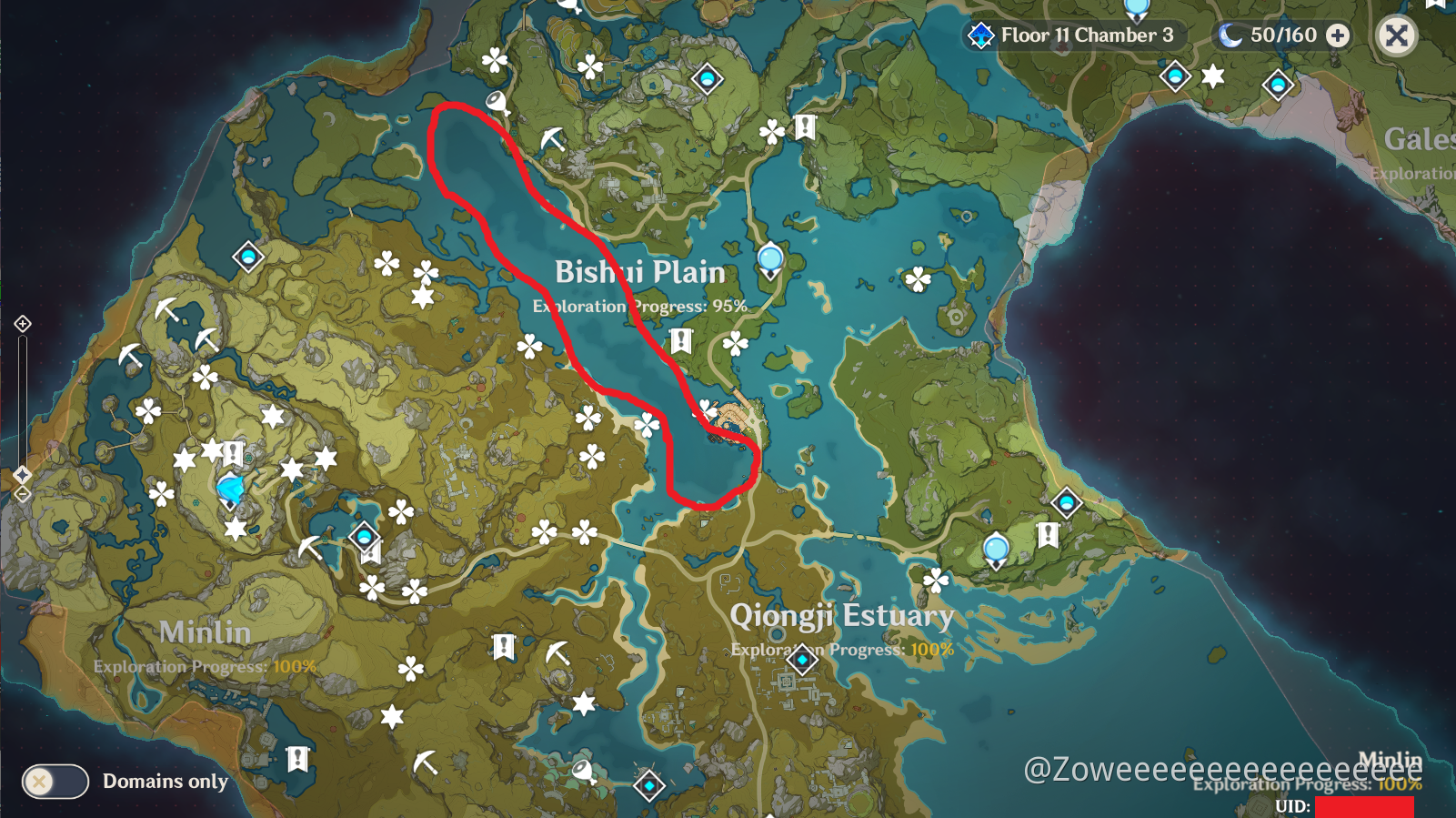Click the zoom in plus control
The image size is (1456, 818).
(x=22, y=323)
